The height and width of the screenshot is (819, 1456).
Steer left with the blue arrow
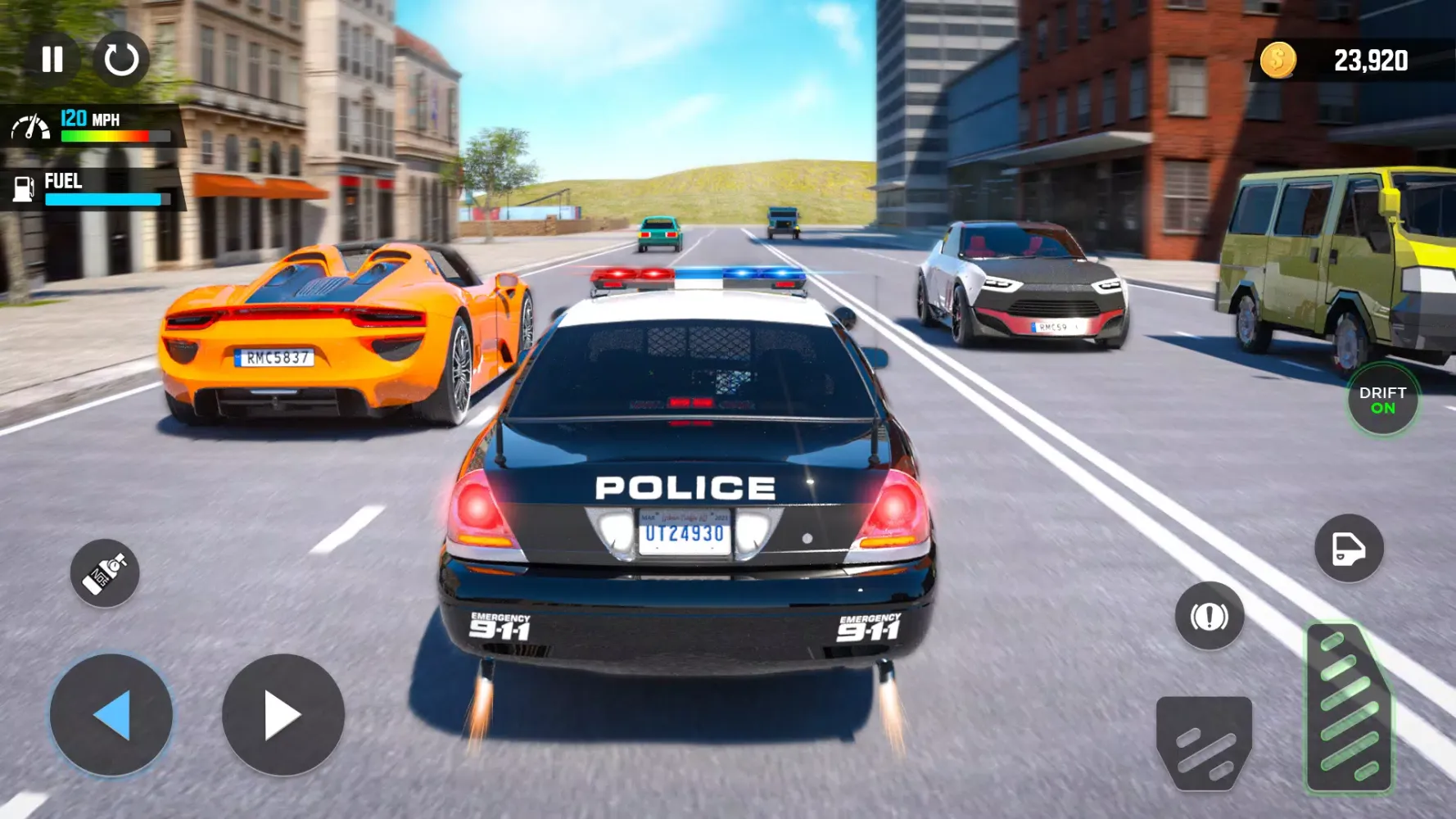click(x=111, y=715)
